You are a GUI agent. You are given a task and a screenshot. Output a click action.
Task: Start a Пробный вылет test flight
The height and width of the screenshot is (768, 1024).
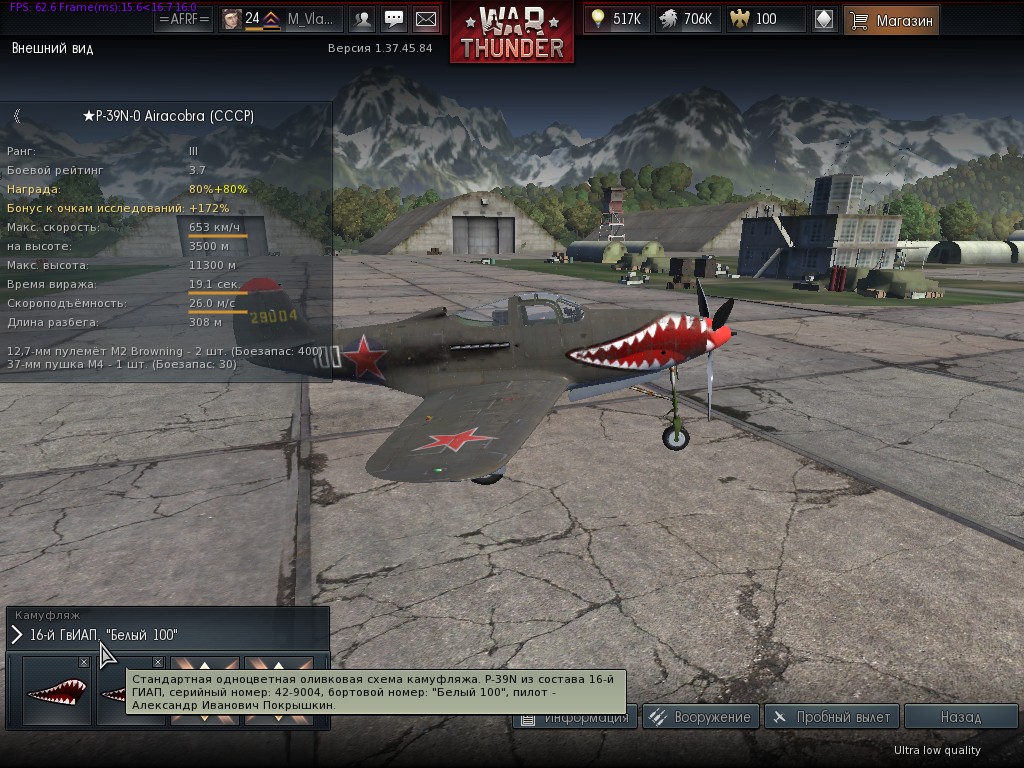pos(831,717)
